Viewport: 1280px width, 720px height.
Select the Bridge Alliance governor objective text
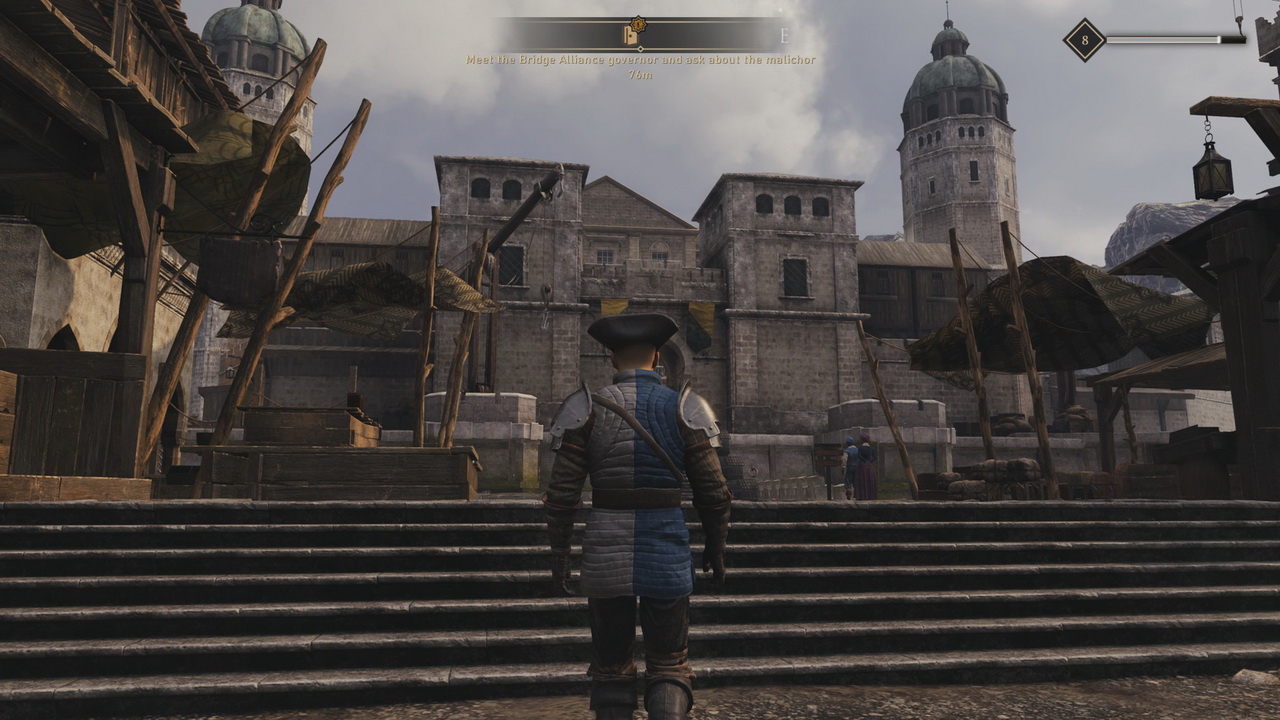point(640,60)
